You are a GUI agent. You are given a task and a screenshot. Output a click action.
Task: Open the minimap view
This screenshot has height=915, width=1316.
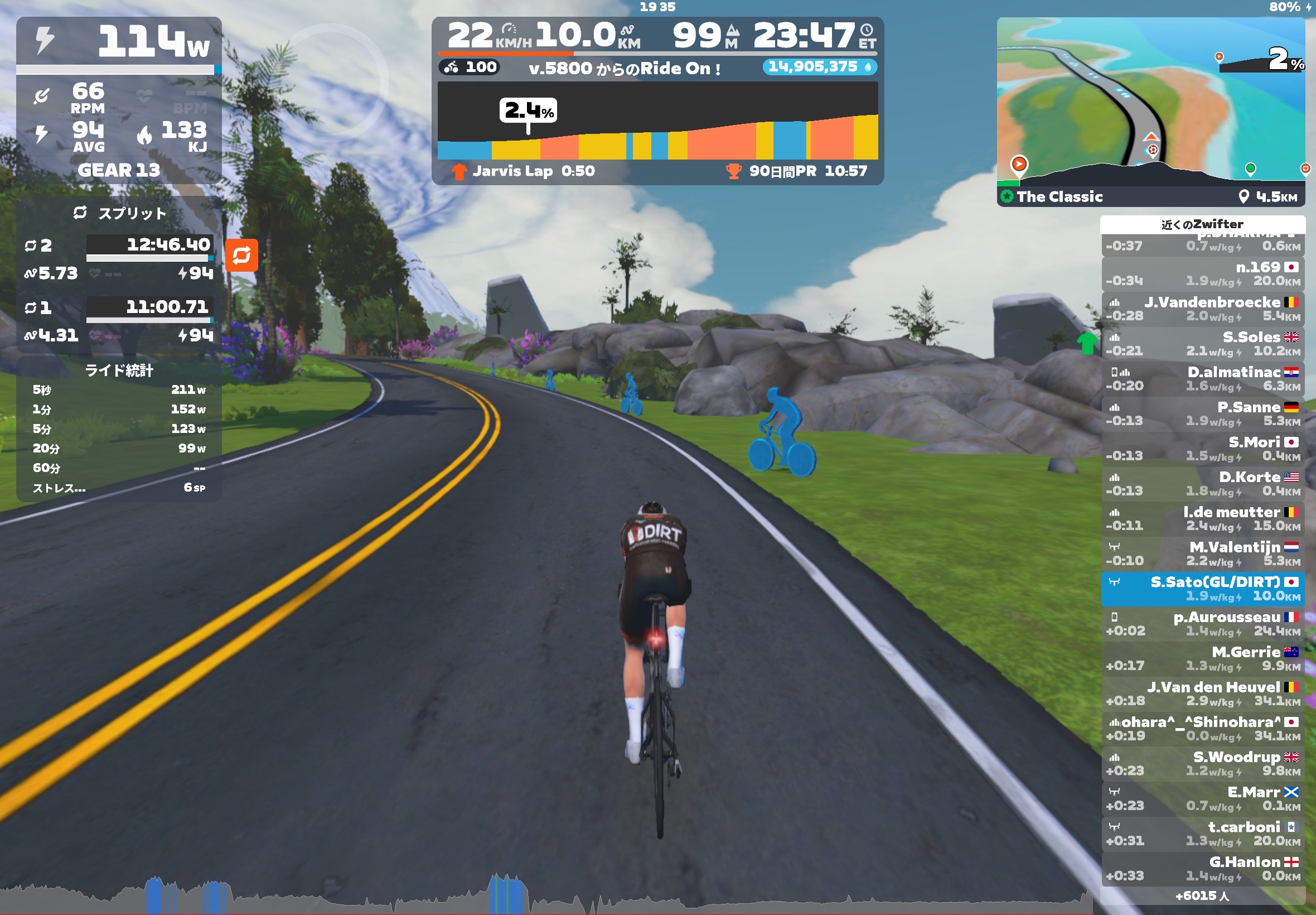click(1150, 103)
